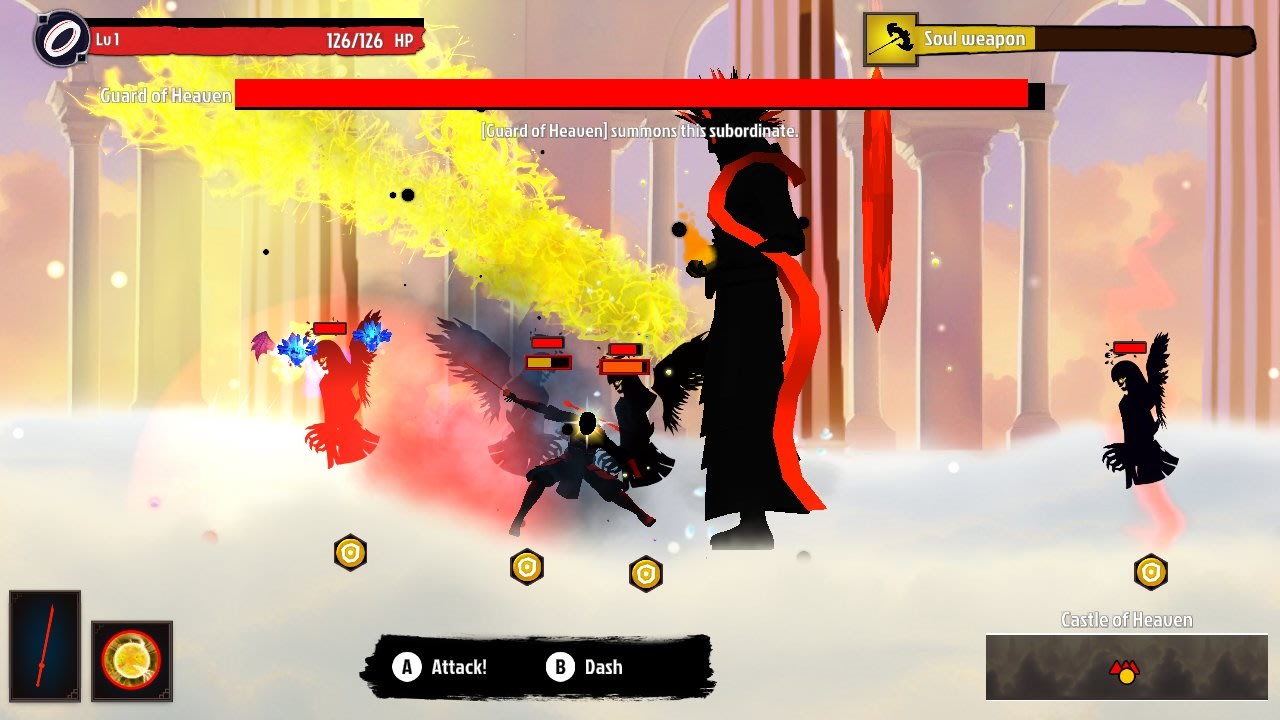Click the subordinate summon notification text

click(640, 129)
